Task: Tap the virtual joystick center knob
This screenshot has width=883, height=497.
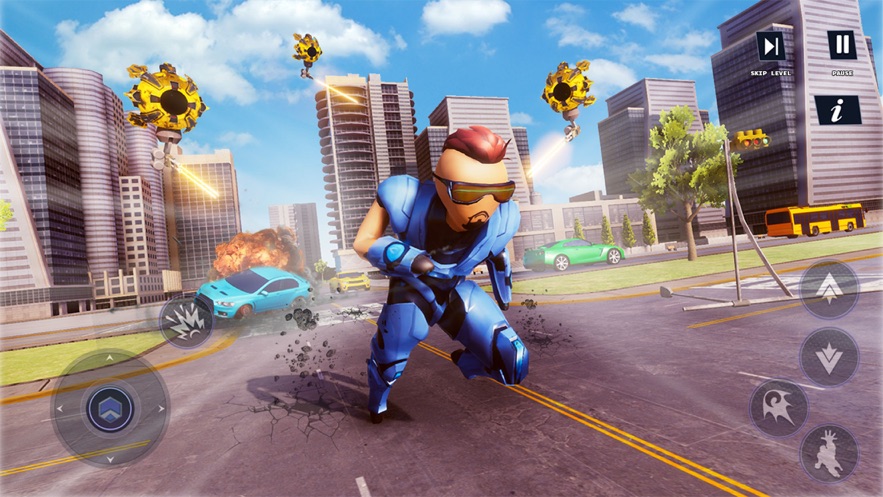Action: tap(109, 409)
